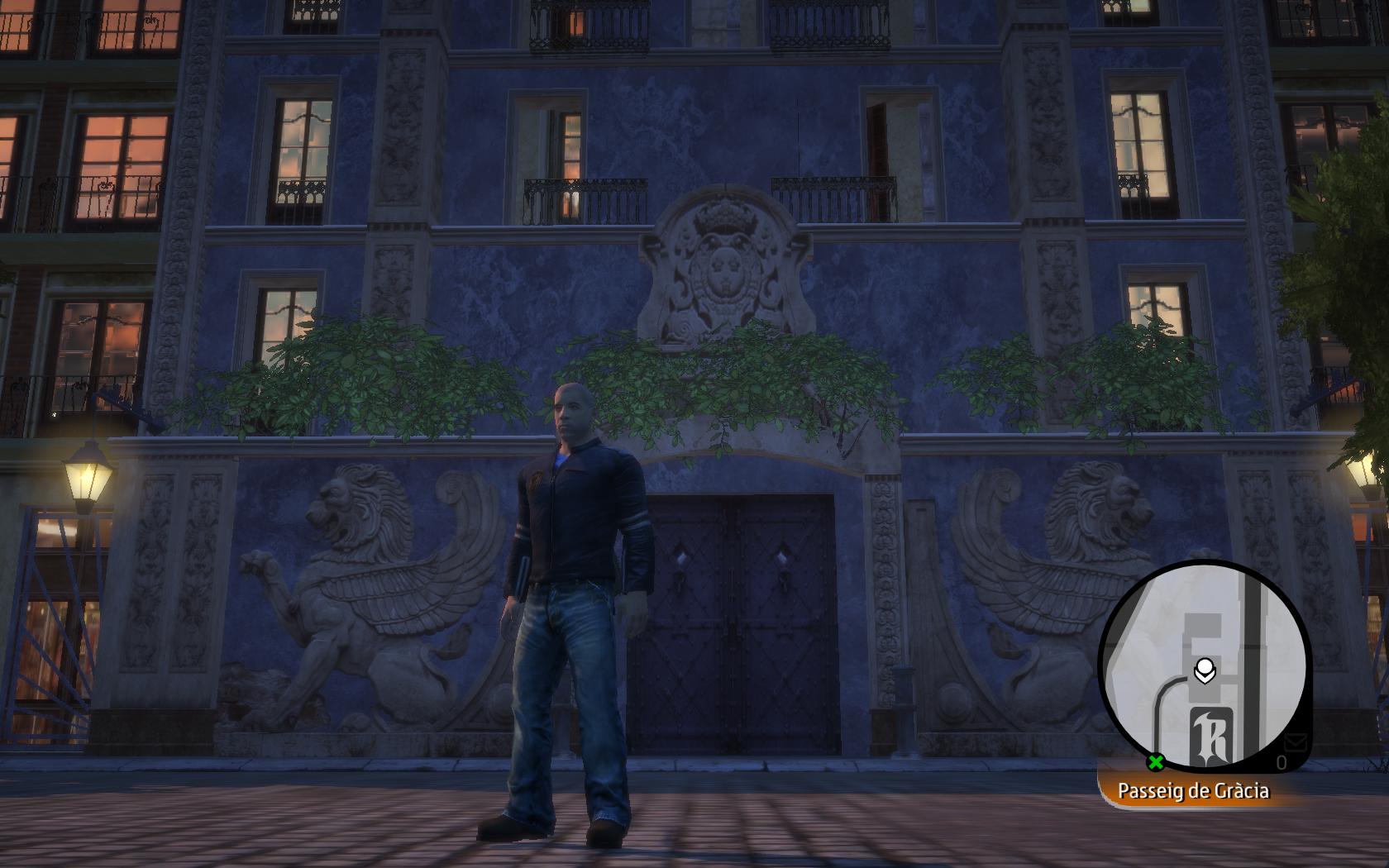1389x868 pixels.
Task: Click the green X marker on minimap edge
Action: pos(1156,761)
